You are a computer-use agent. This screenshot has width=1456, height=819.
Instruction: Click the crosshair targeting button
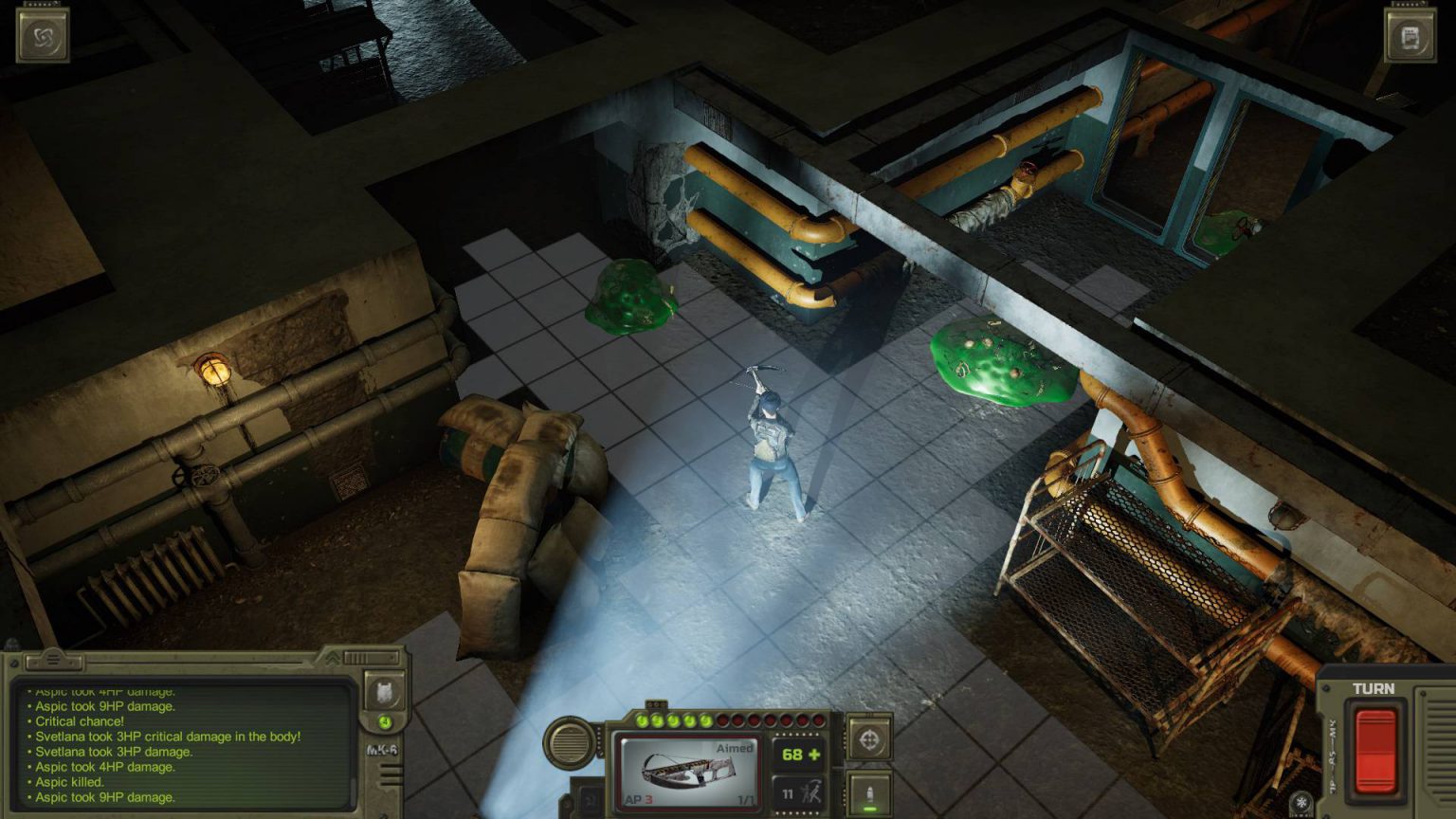click(x=868, y=740)
